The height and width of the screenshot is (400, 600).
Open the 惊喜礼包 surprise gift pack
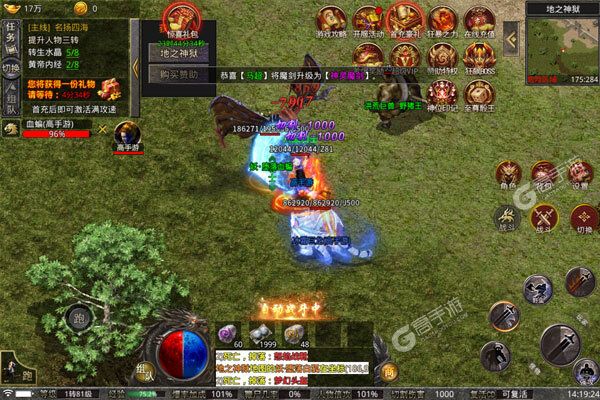pyautogui.click(x=179, y=20)
